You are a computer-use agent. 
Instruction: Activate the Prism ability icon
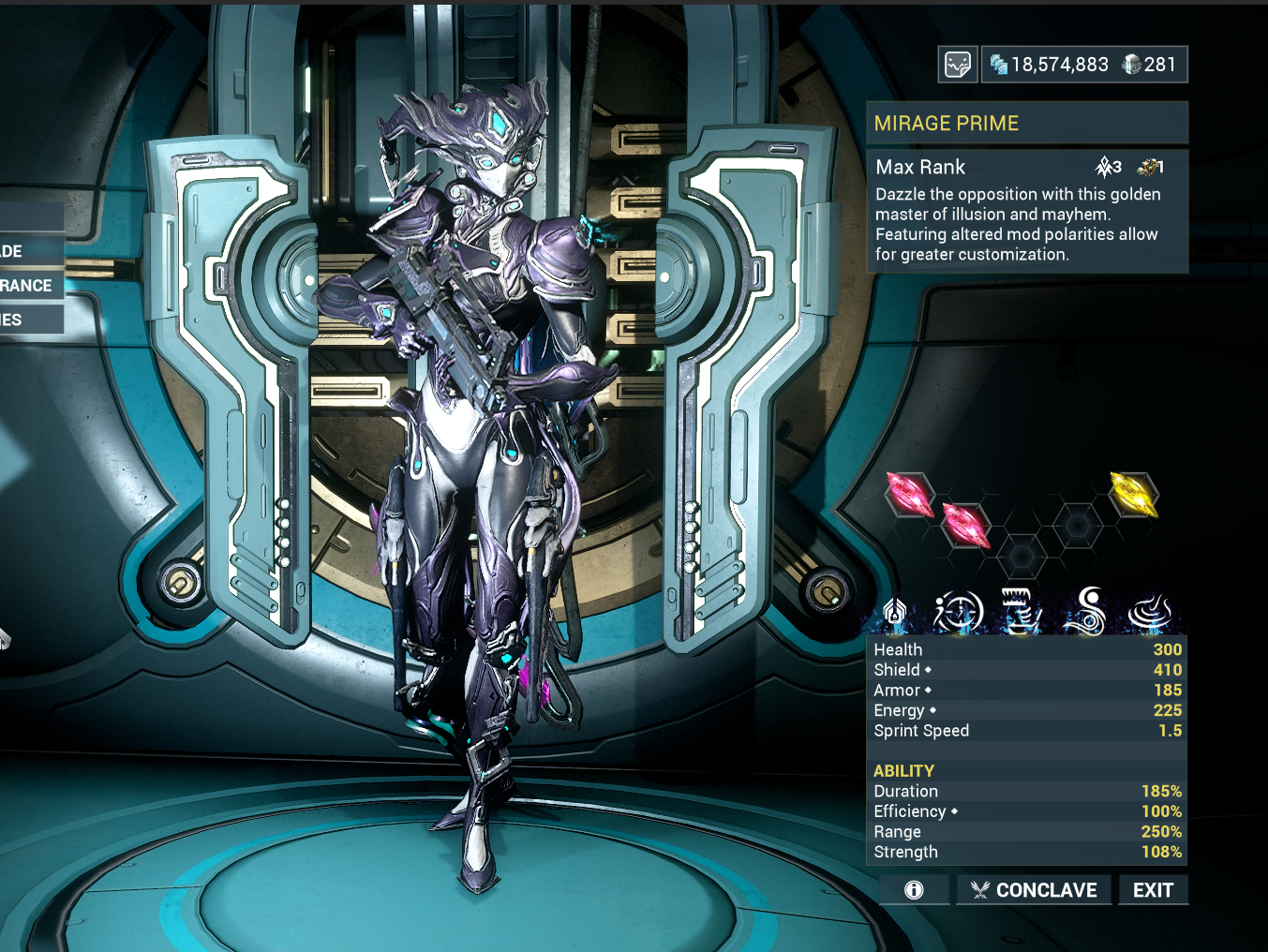coord(1150,612)
